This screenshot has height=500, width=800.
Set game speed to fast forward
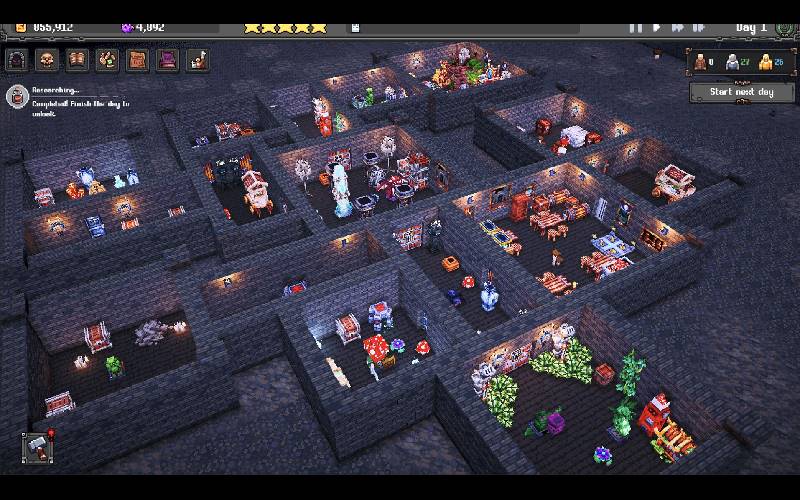(678, 27)
